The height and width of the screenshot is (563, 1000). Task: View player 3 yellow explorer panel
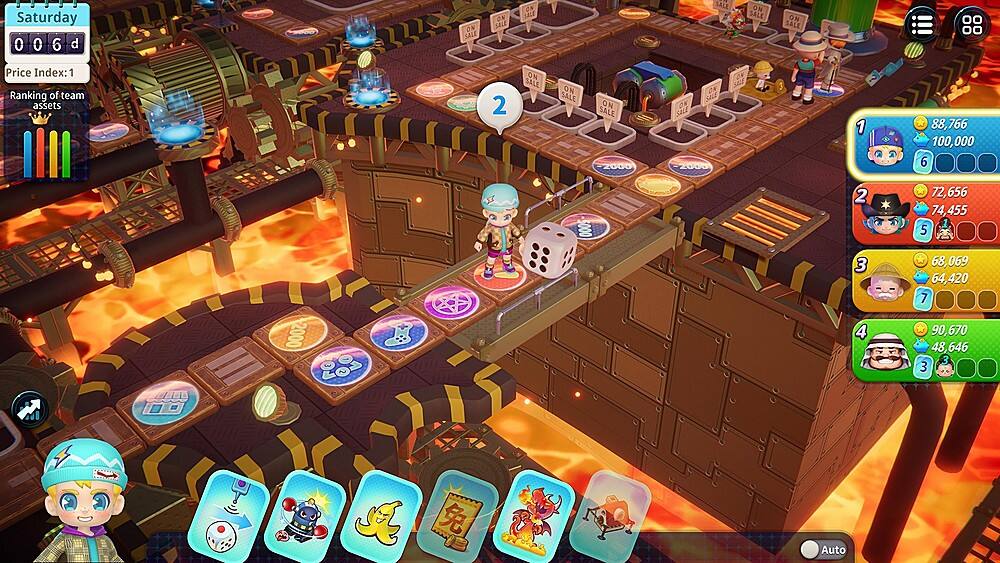(x=924, y=281)
